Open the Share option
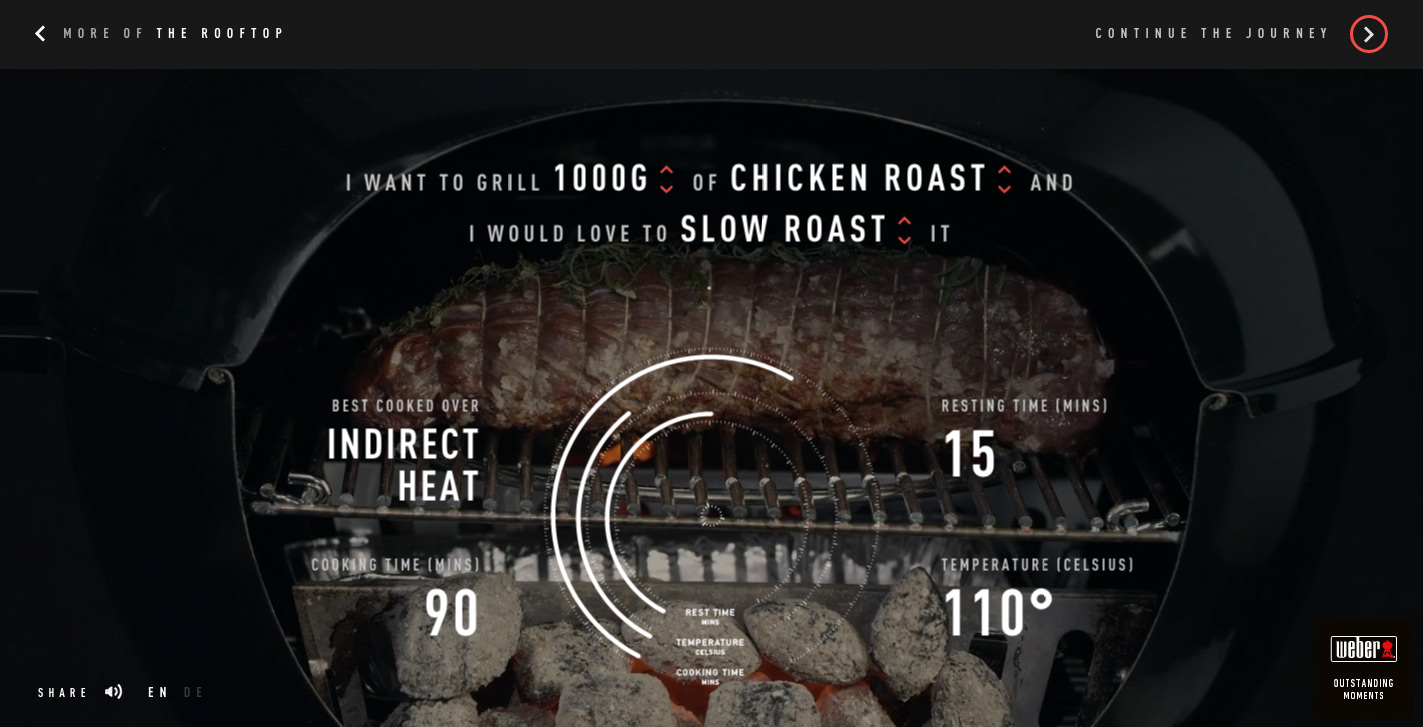The width and height of the screenshot is (1423, 727). point(63,693)
